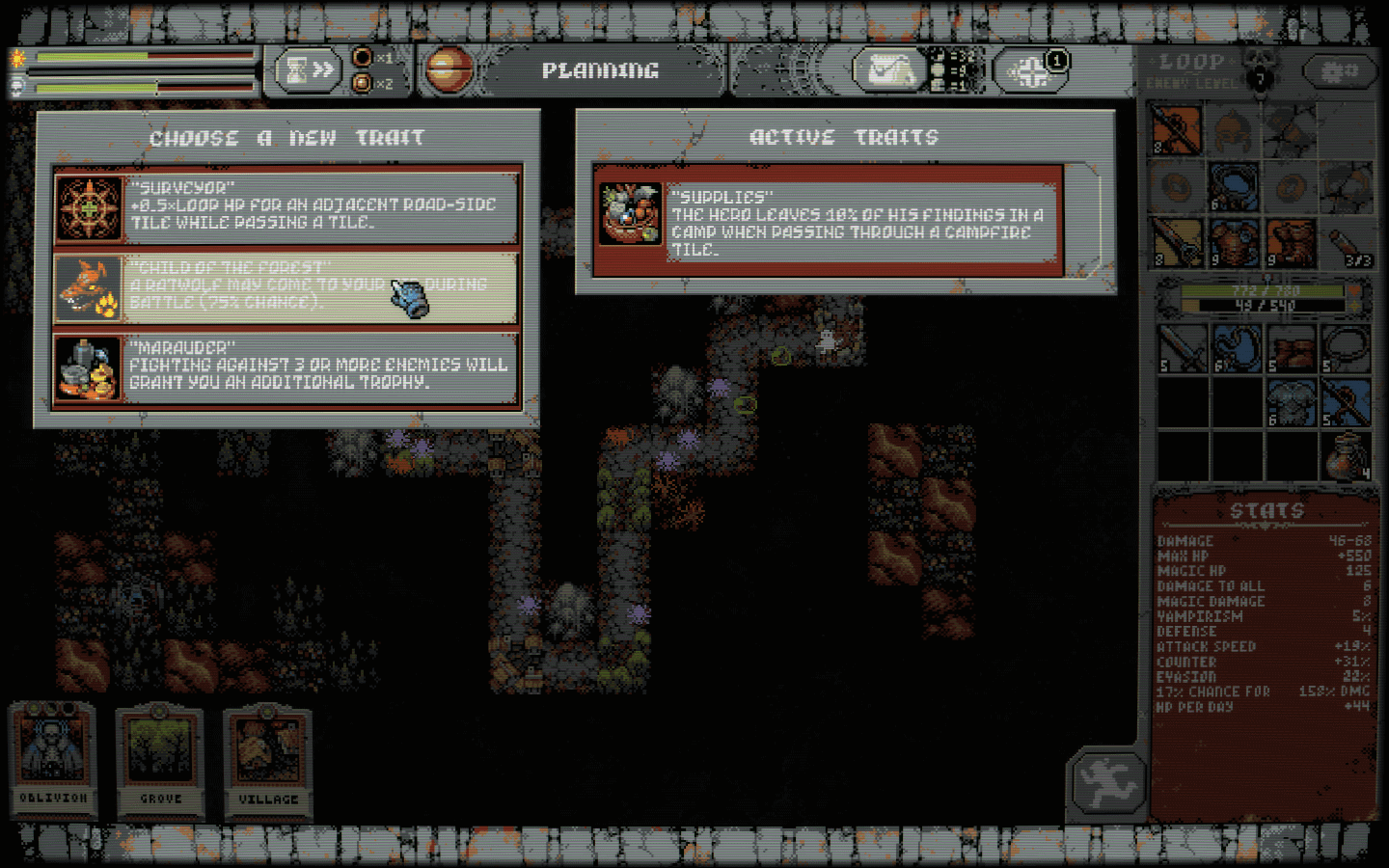Select the equipped level 8 sword

[1178, 242]
